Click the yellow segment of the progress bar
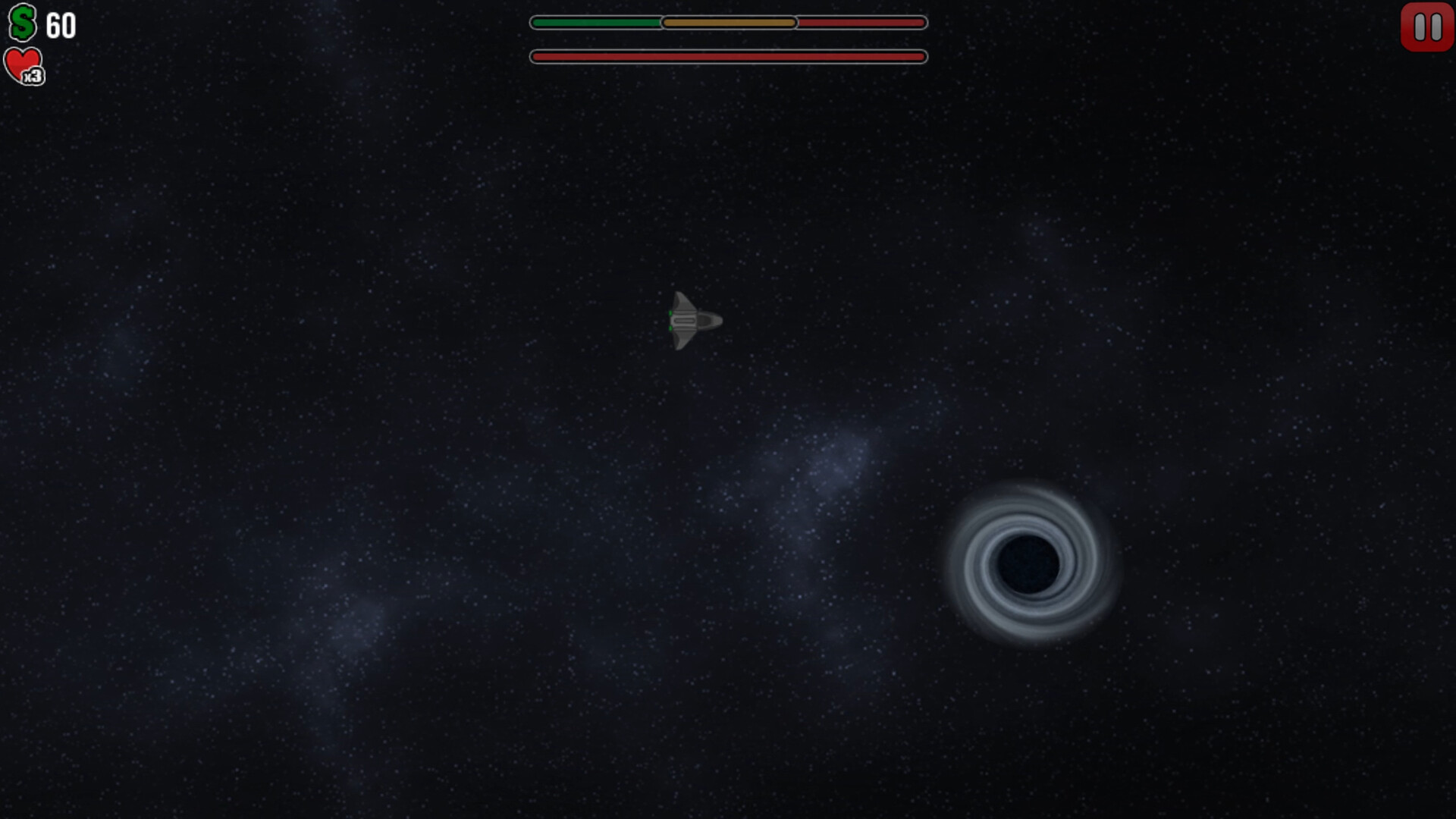The width and height of the screenshot is (1456, 819). (x=728, y=23)
